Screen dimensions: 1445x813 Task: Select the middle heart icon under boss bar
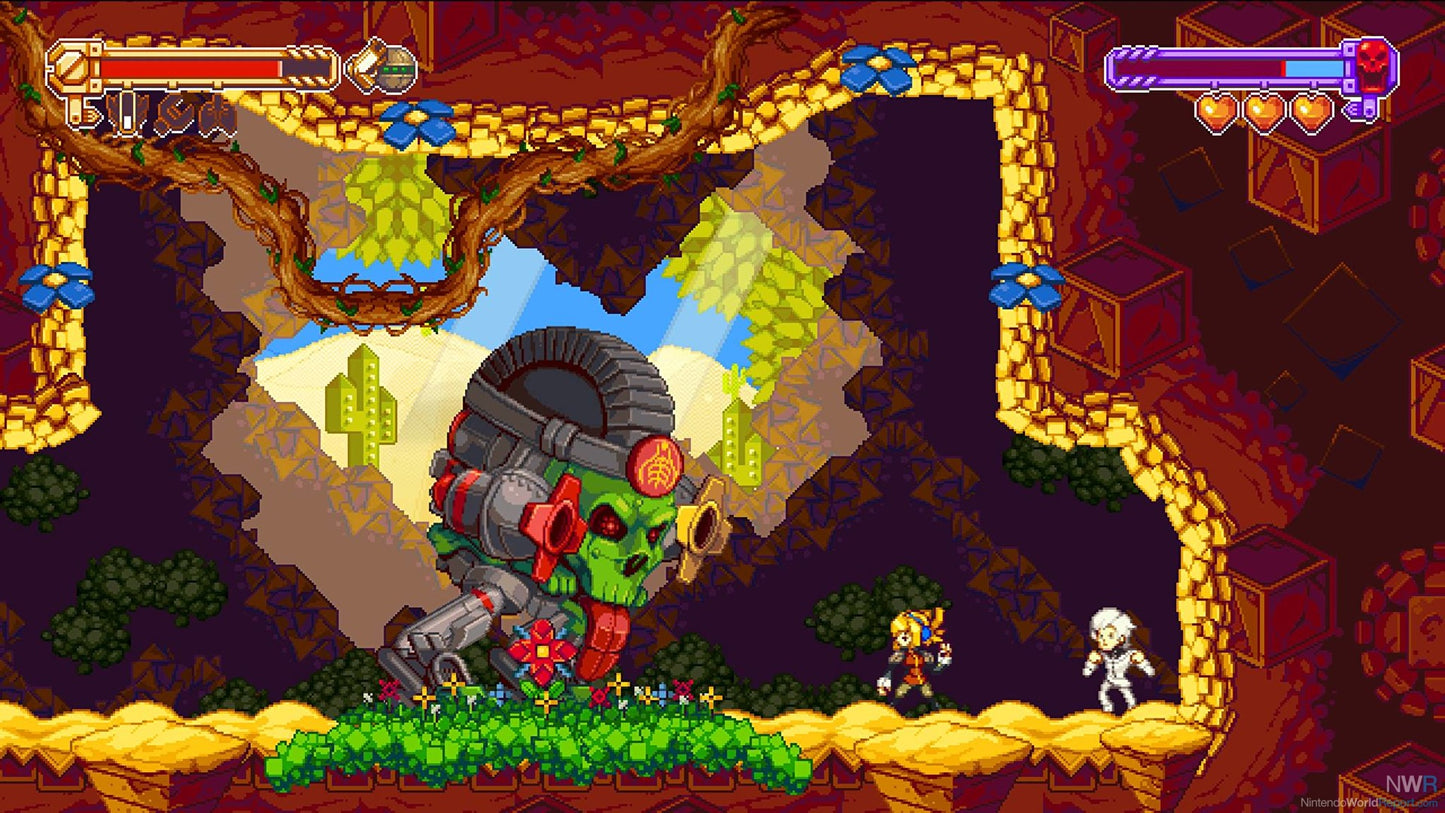(1264, 112)
